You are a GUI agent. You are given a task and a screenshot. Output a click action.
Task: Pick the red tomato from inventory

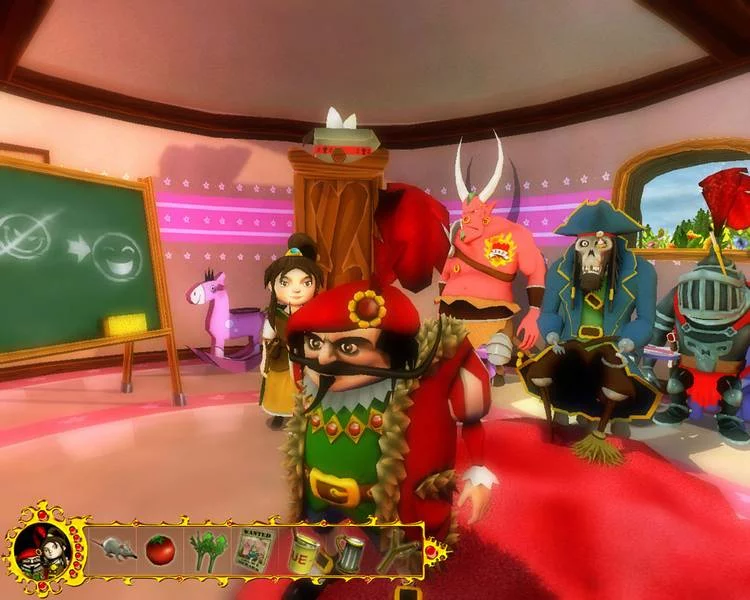(x=160, y=549)
